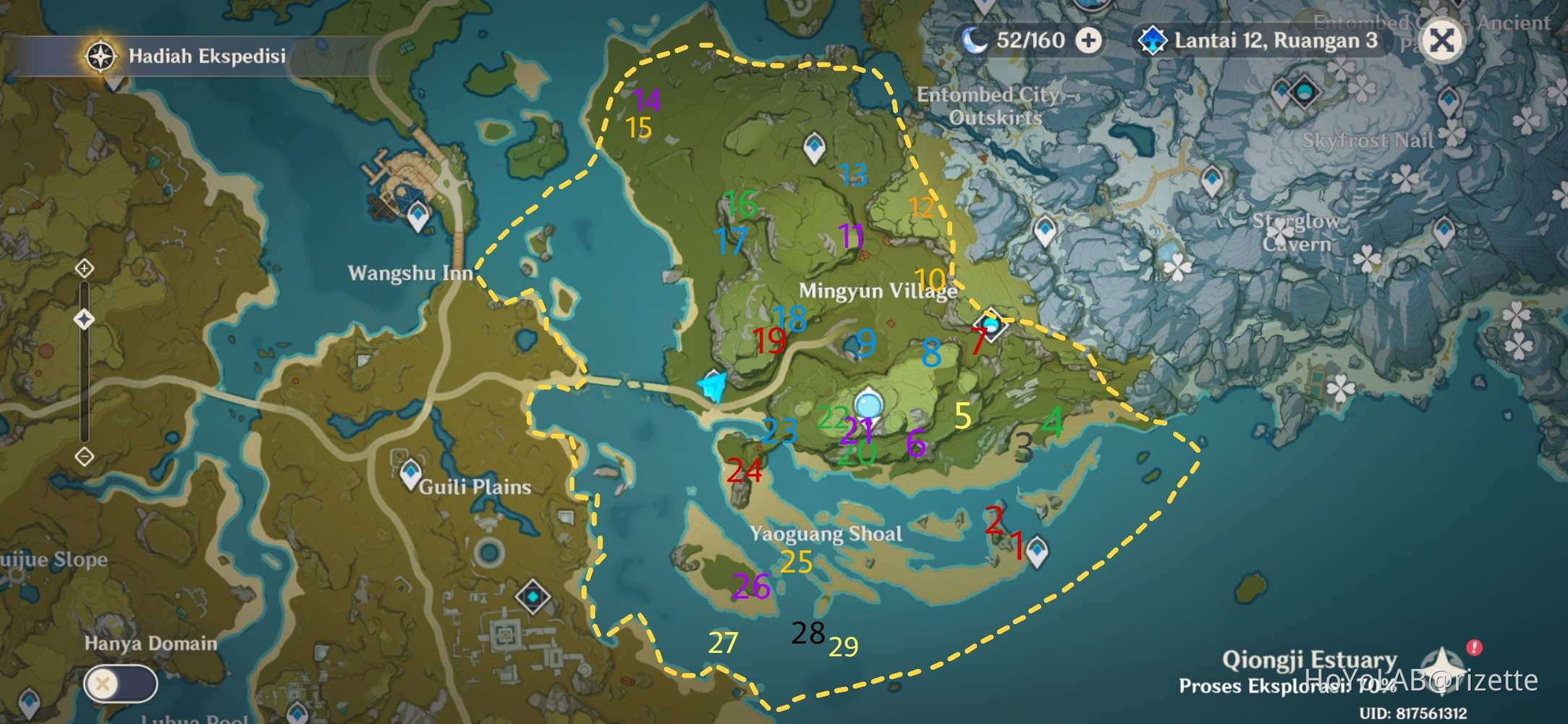Click the Wangshu Inn teleport waypoint

click(418, 215)
